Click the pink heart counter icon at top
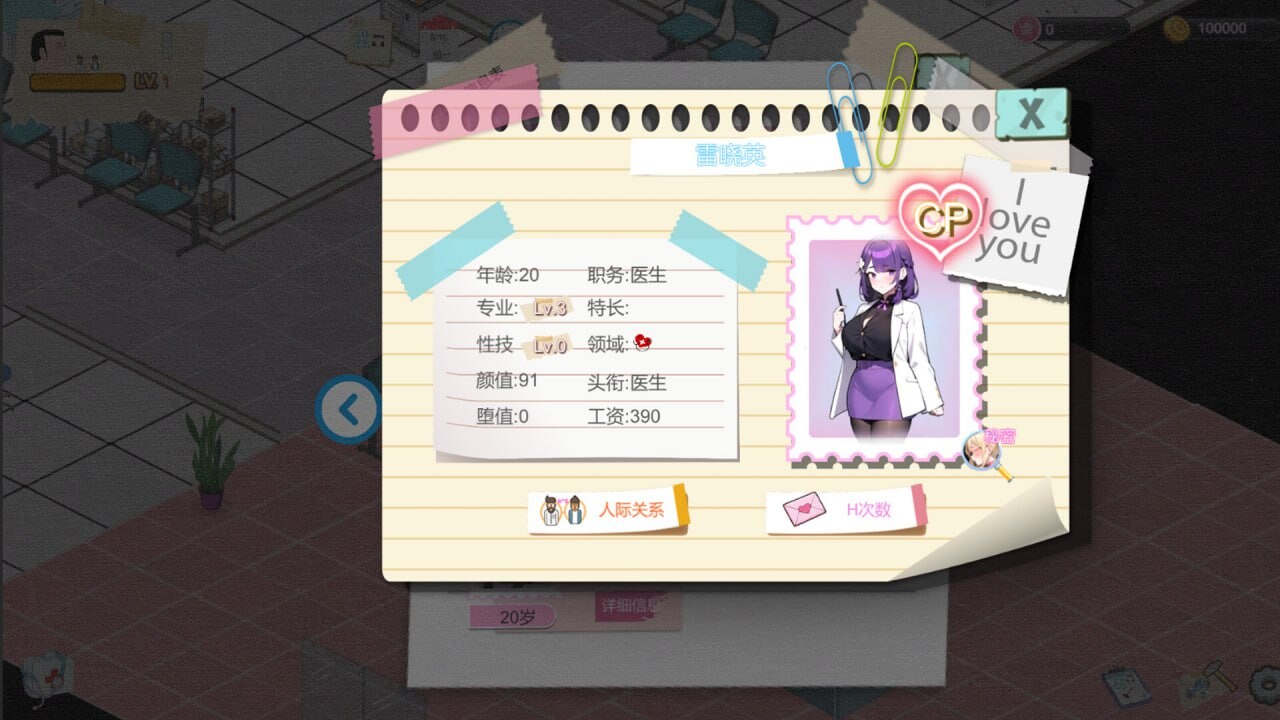Image resolution: width=1280 pixels, height=720 pixels. (1028, 26)
